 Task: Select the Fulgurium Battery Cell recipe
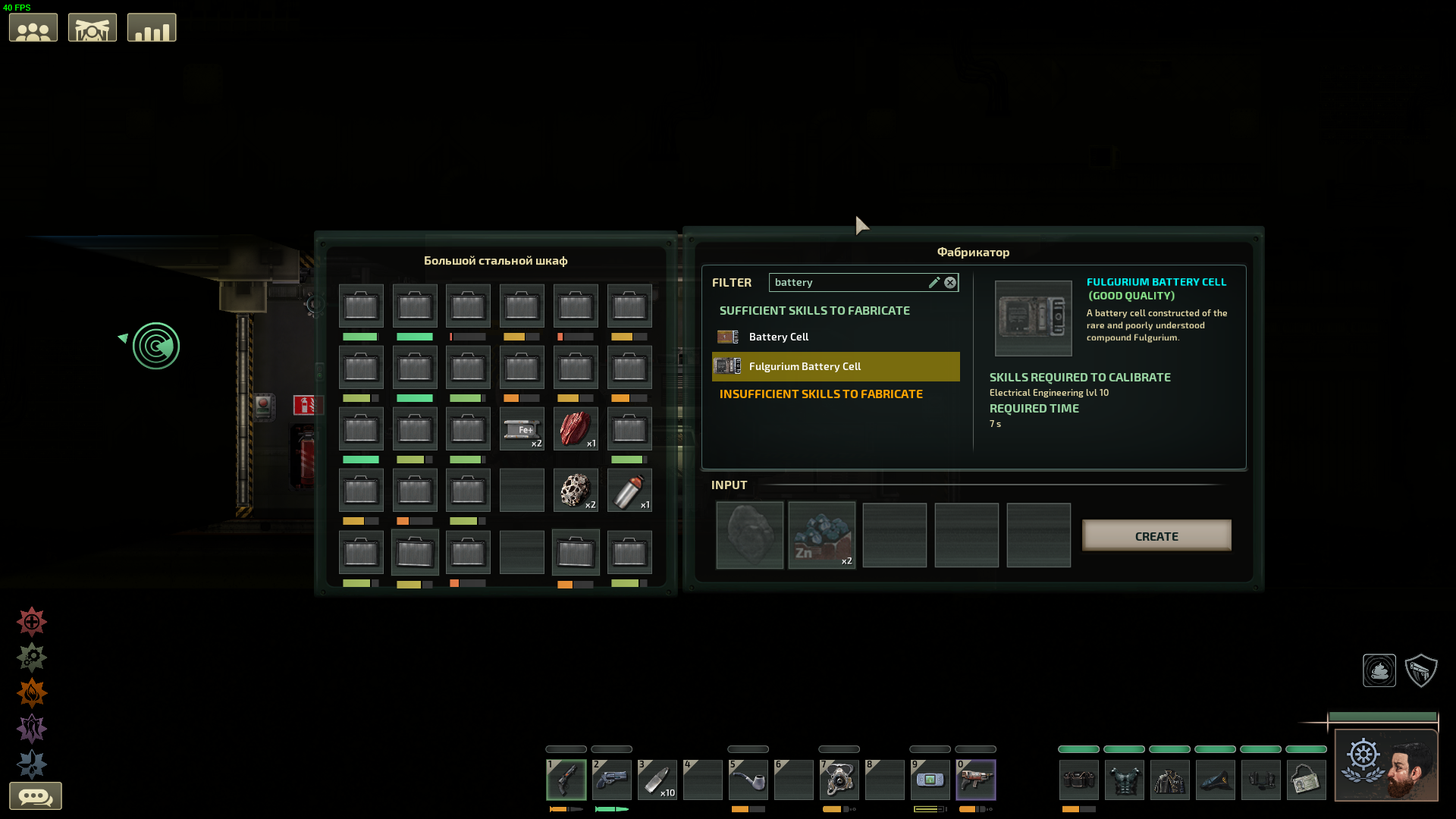click(x=804, y=366)
